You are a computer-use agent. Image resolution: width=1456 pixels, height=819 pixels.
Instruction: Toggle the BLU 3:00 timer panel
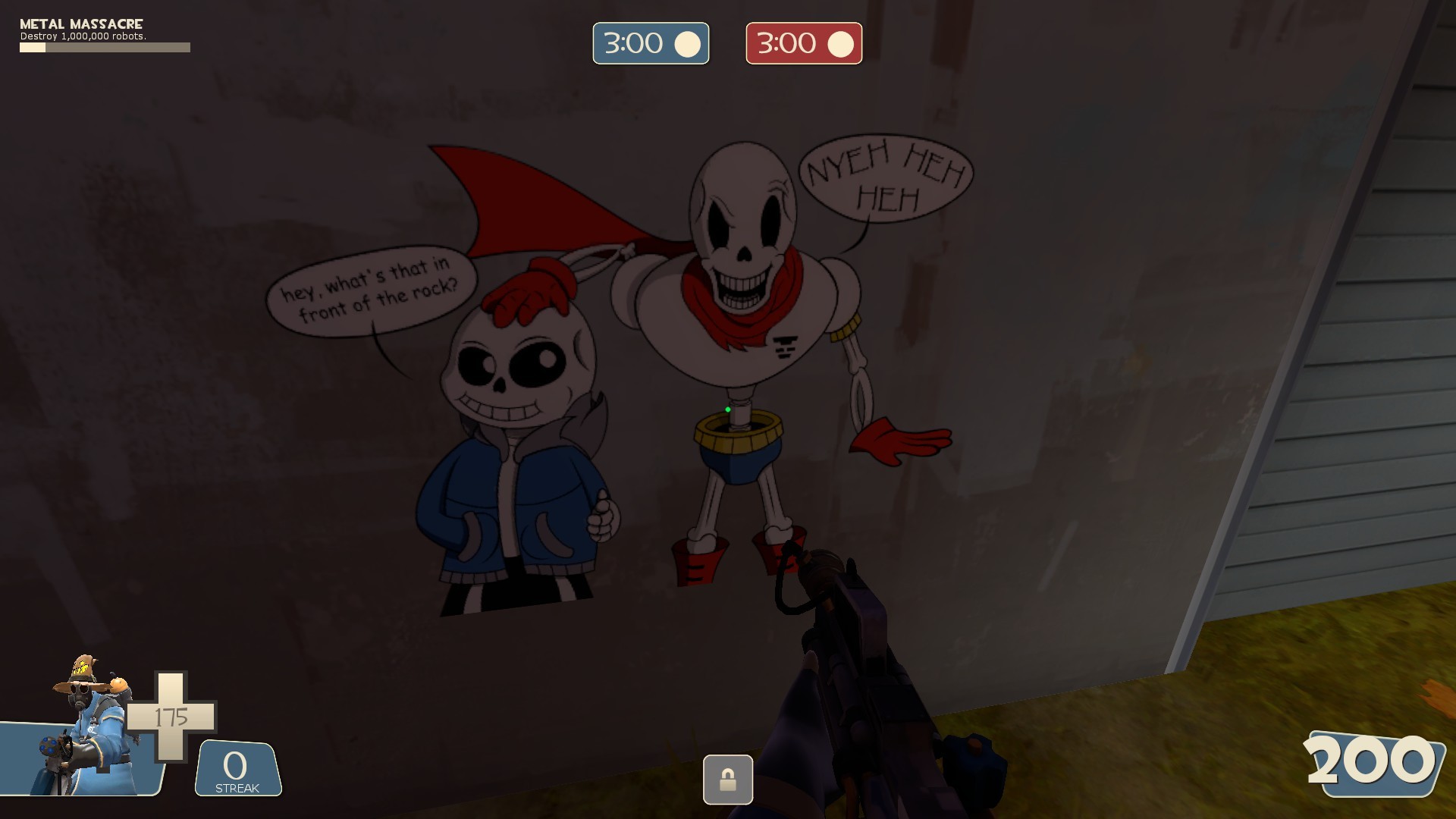[x=651, y=43]
